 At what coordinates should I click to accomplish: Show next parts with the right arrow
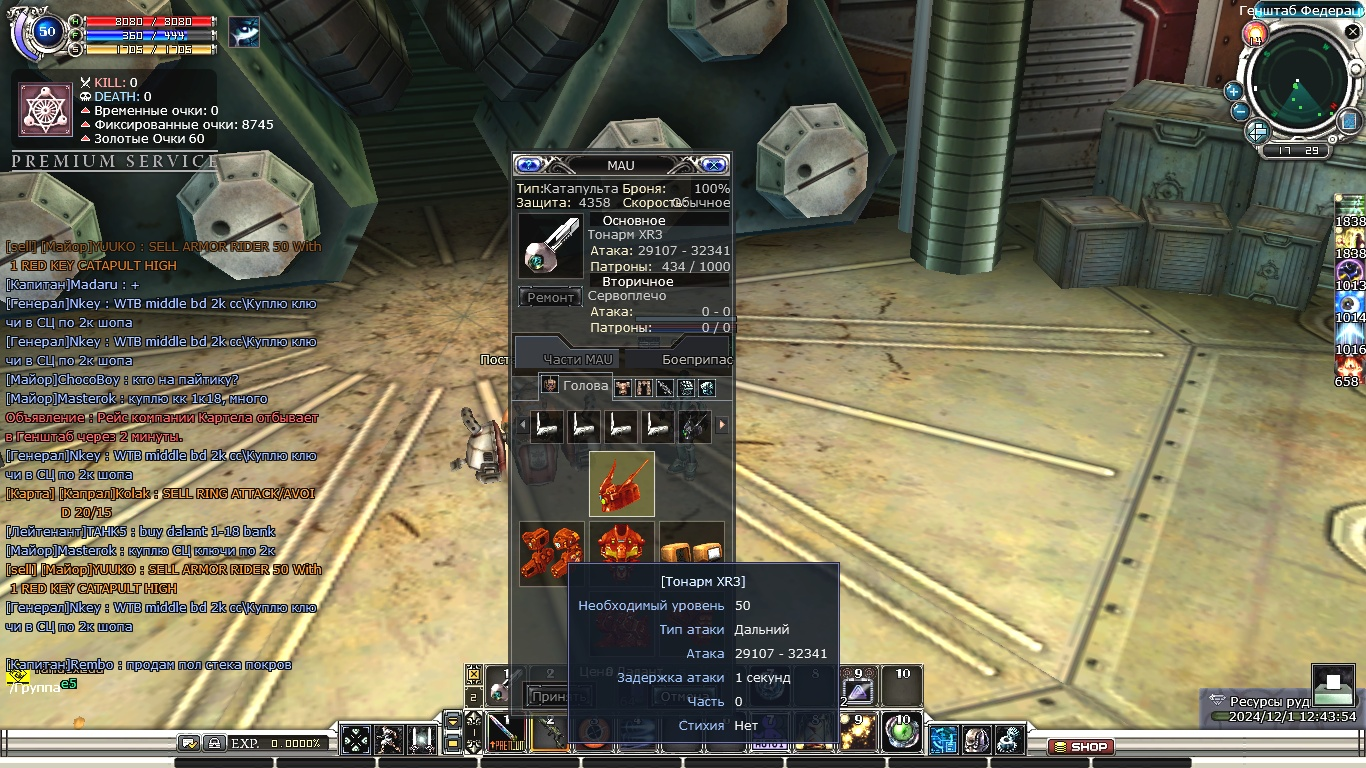tap(722, 425)
